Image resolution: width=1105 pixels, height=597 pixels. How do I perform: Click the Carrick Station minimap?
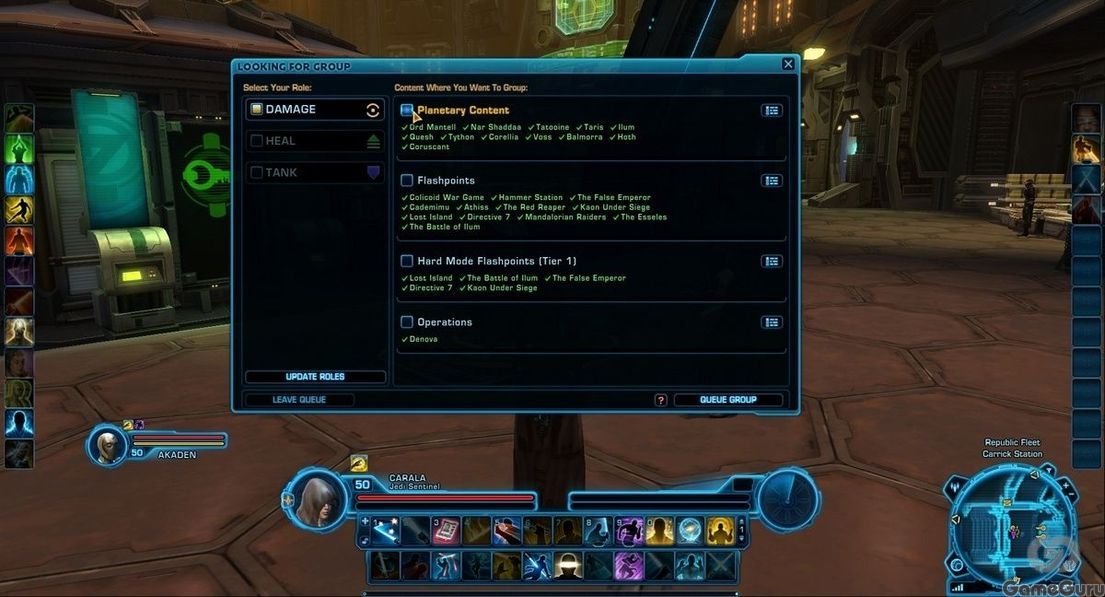point(1012,526)
